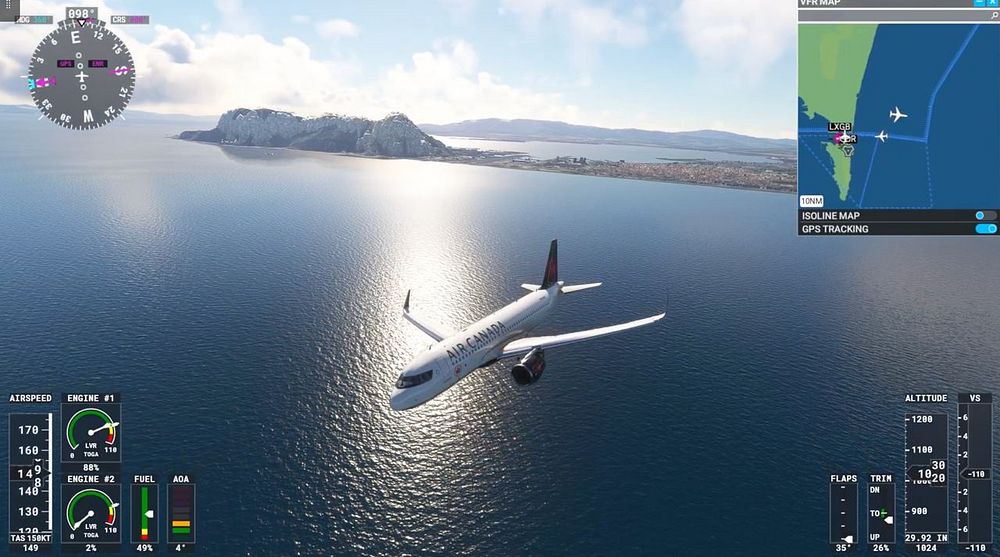Close the VFR Map panel

[x=991, y=4]
